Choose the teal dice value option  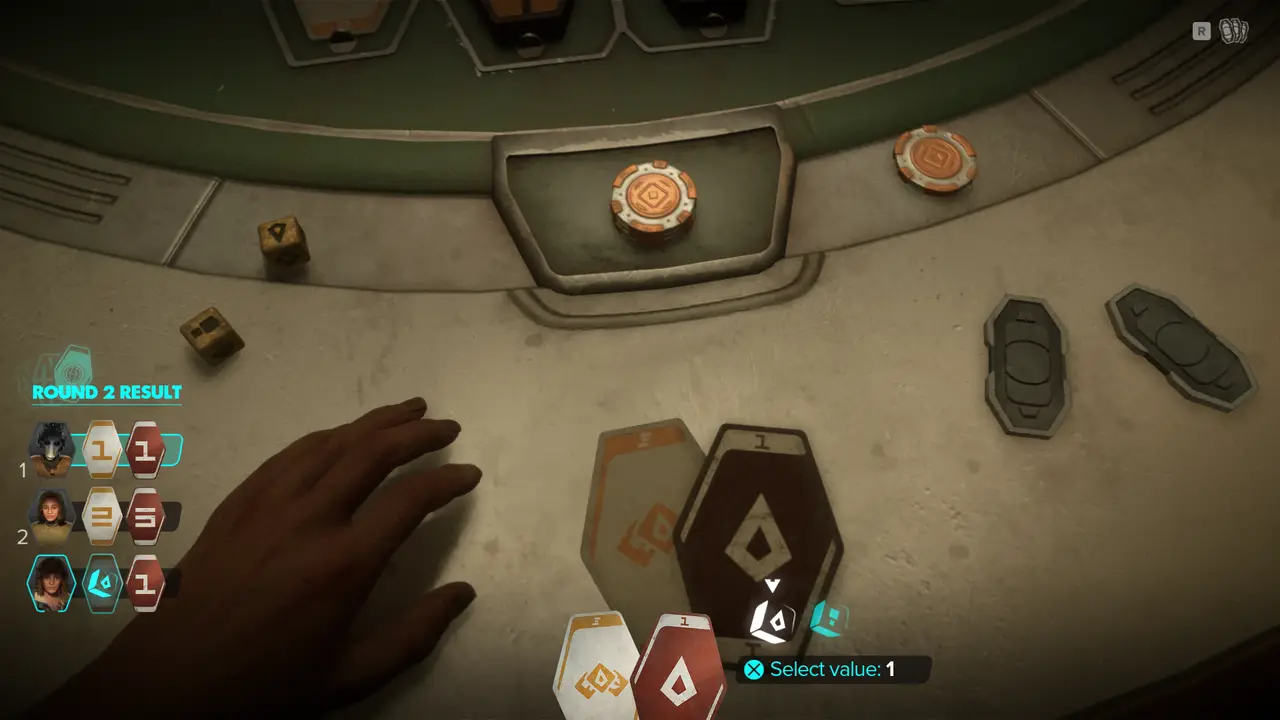[828, 619]
